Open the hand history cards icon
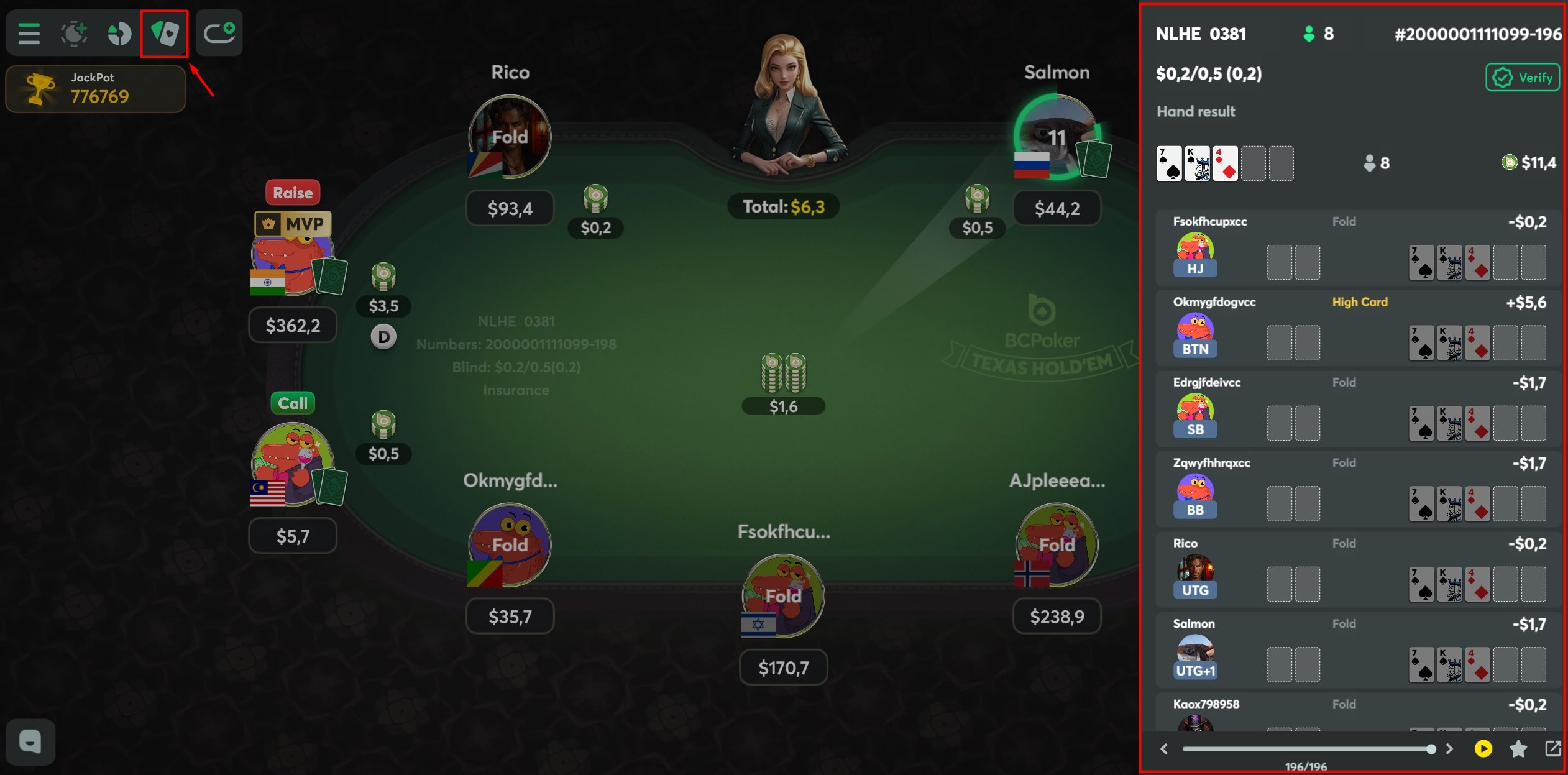Viewport: 1568px width, 775px height. [x=164, y=34]
